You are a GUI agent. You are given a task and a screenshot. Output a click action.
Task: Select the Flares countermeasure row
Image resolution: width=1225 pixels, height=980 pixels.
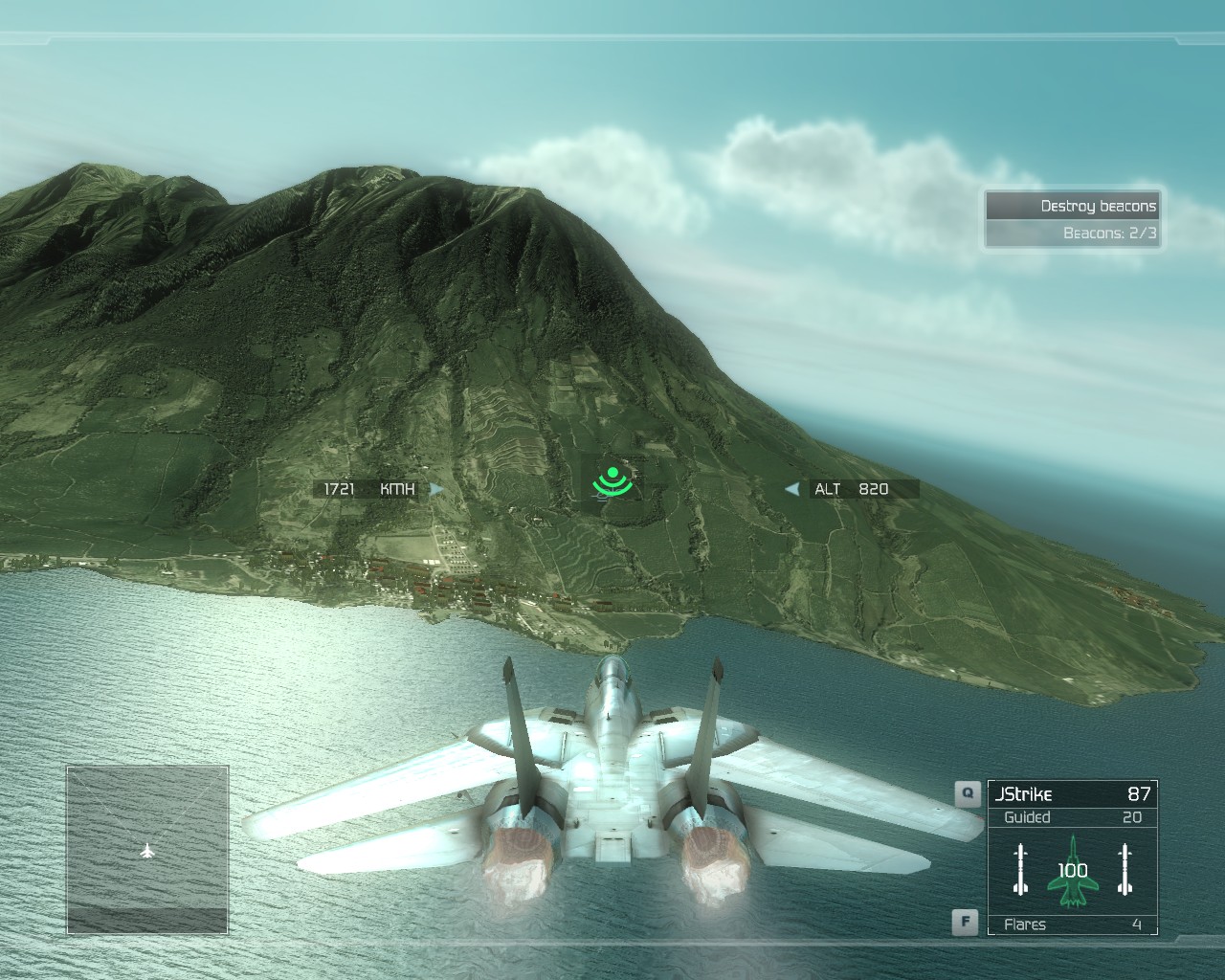pos(1072,924)
